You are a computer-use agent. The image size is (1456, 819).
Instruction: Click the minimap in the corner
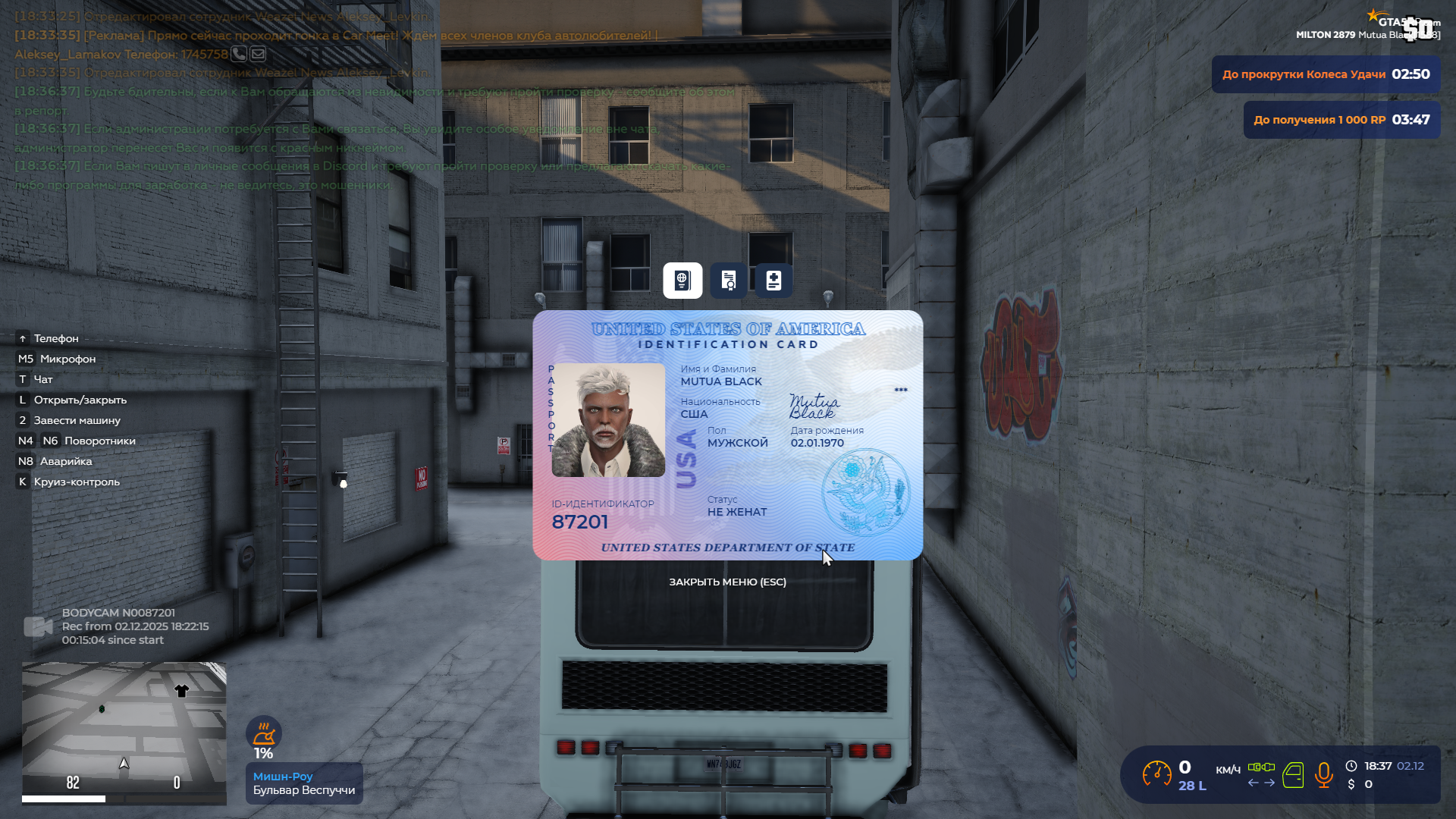[x=124, y=732]
